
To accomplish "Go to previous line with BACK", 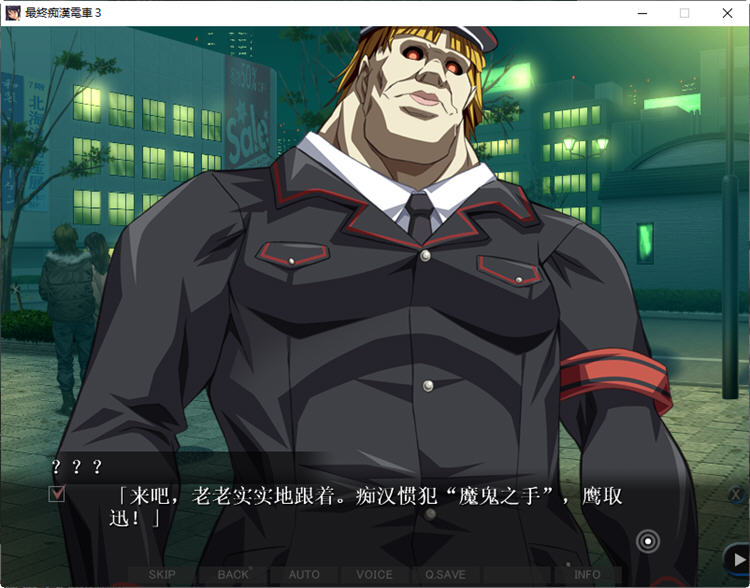I will (x=233, y=575).
